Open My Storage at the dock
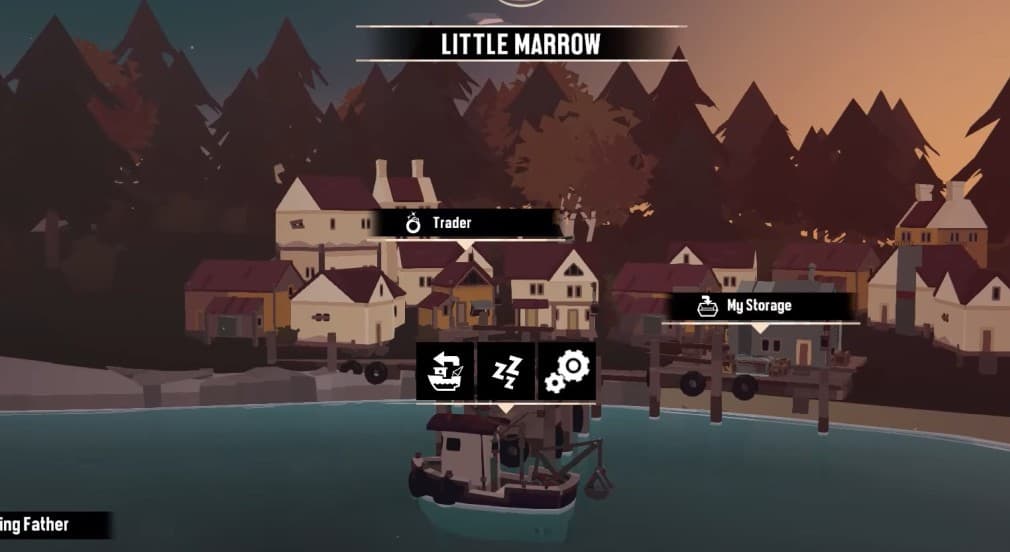This screenshot has width=1010, height=552. point(759,306)
